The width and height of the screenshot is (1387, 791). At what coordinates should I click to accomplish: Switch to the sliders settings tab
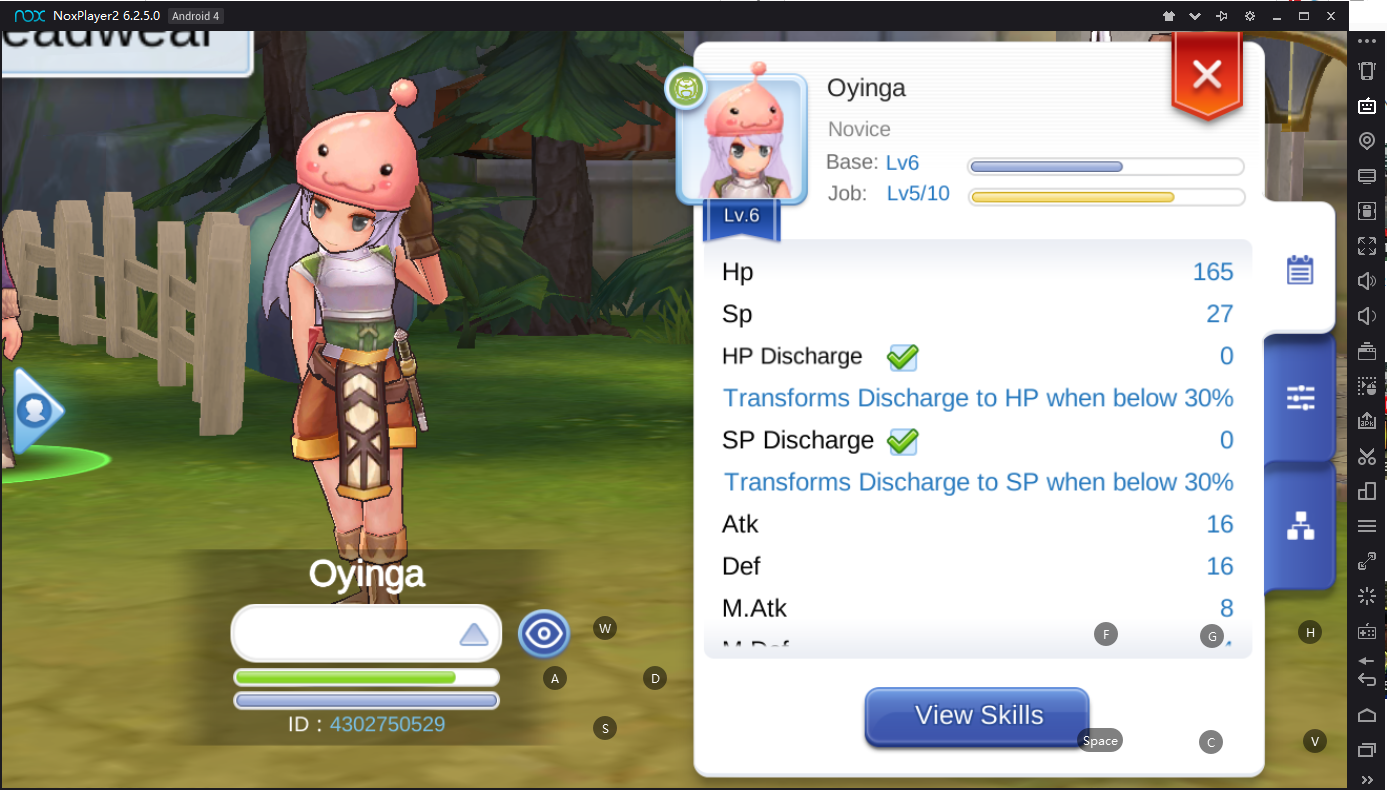click(x=1300, y=398)
